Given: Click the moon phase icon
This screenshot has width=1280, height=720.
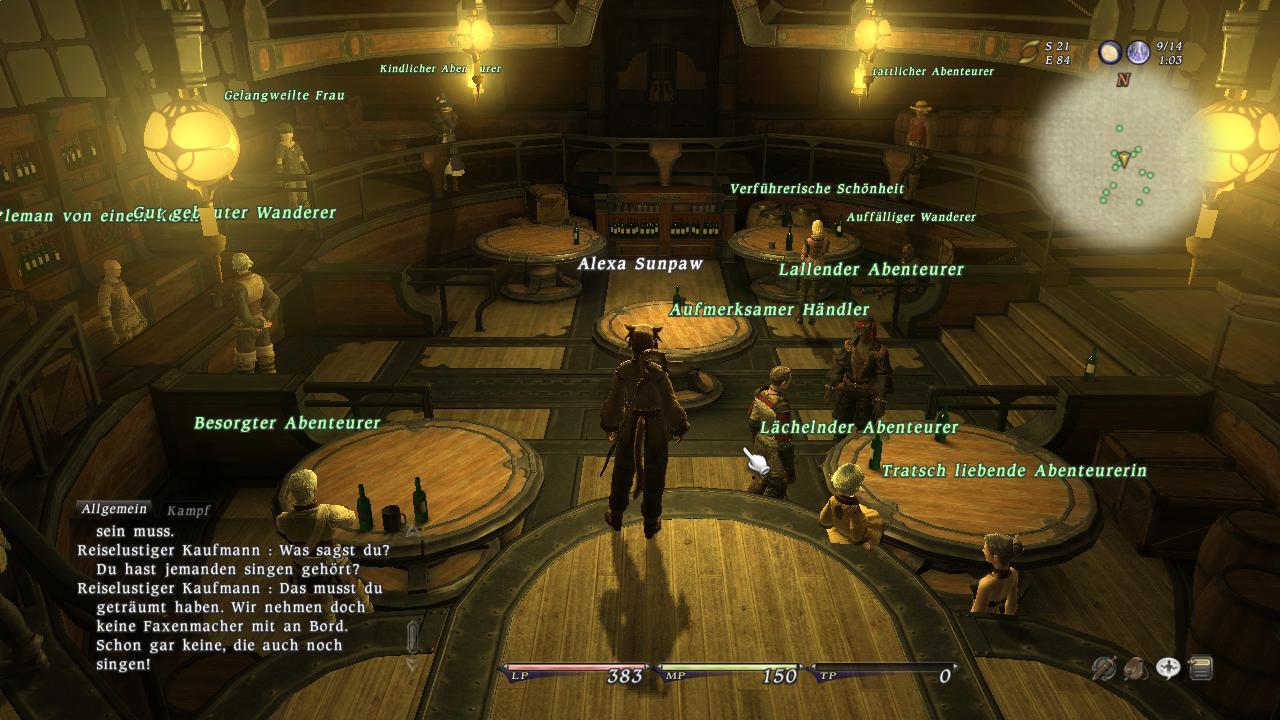Looking at the screenshot, I should 1110,53.
